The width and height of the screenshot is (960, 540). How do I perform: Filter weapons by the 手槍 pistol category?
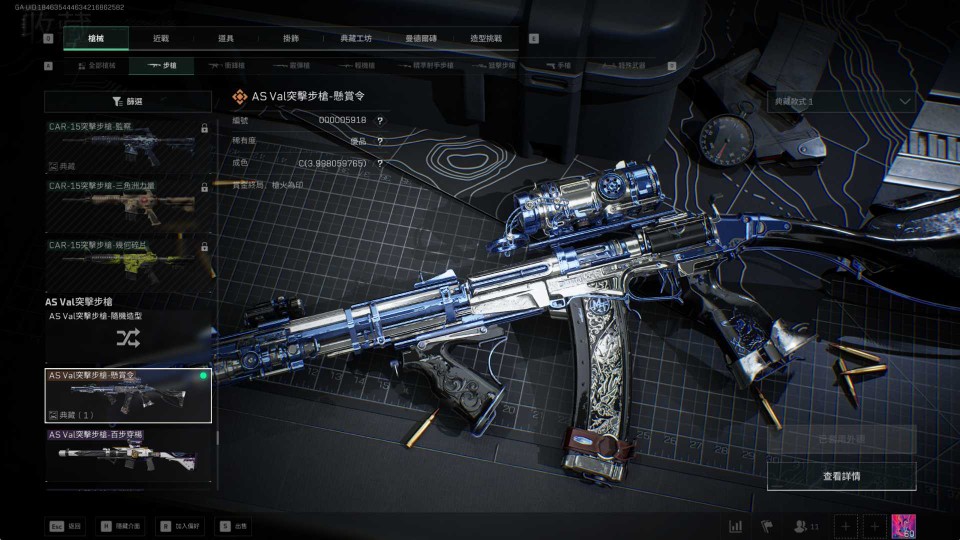(558, 66)
